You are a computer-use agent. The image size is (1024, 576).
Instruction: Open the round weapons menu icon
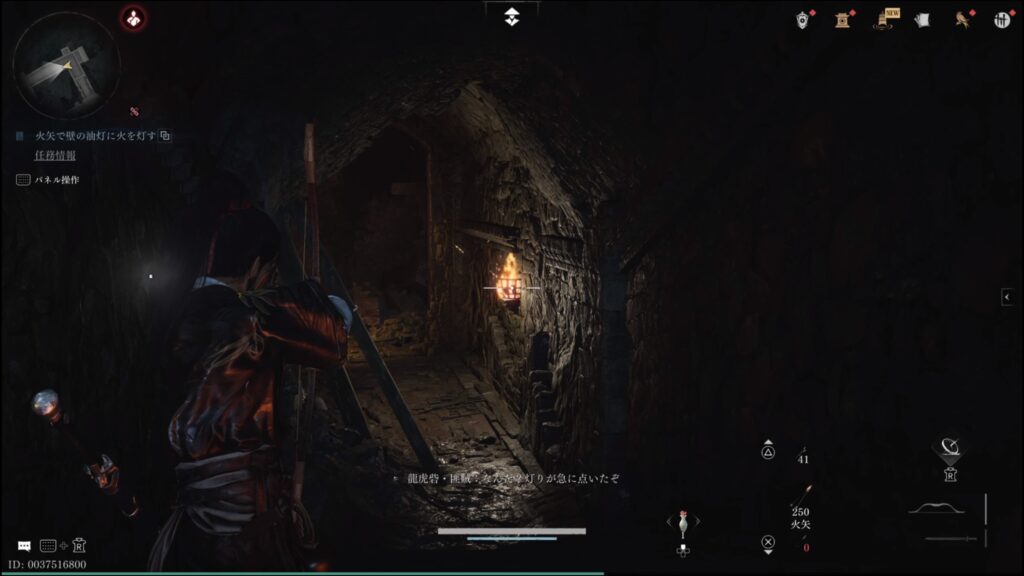pos(1002,19)
